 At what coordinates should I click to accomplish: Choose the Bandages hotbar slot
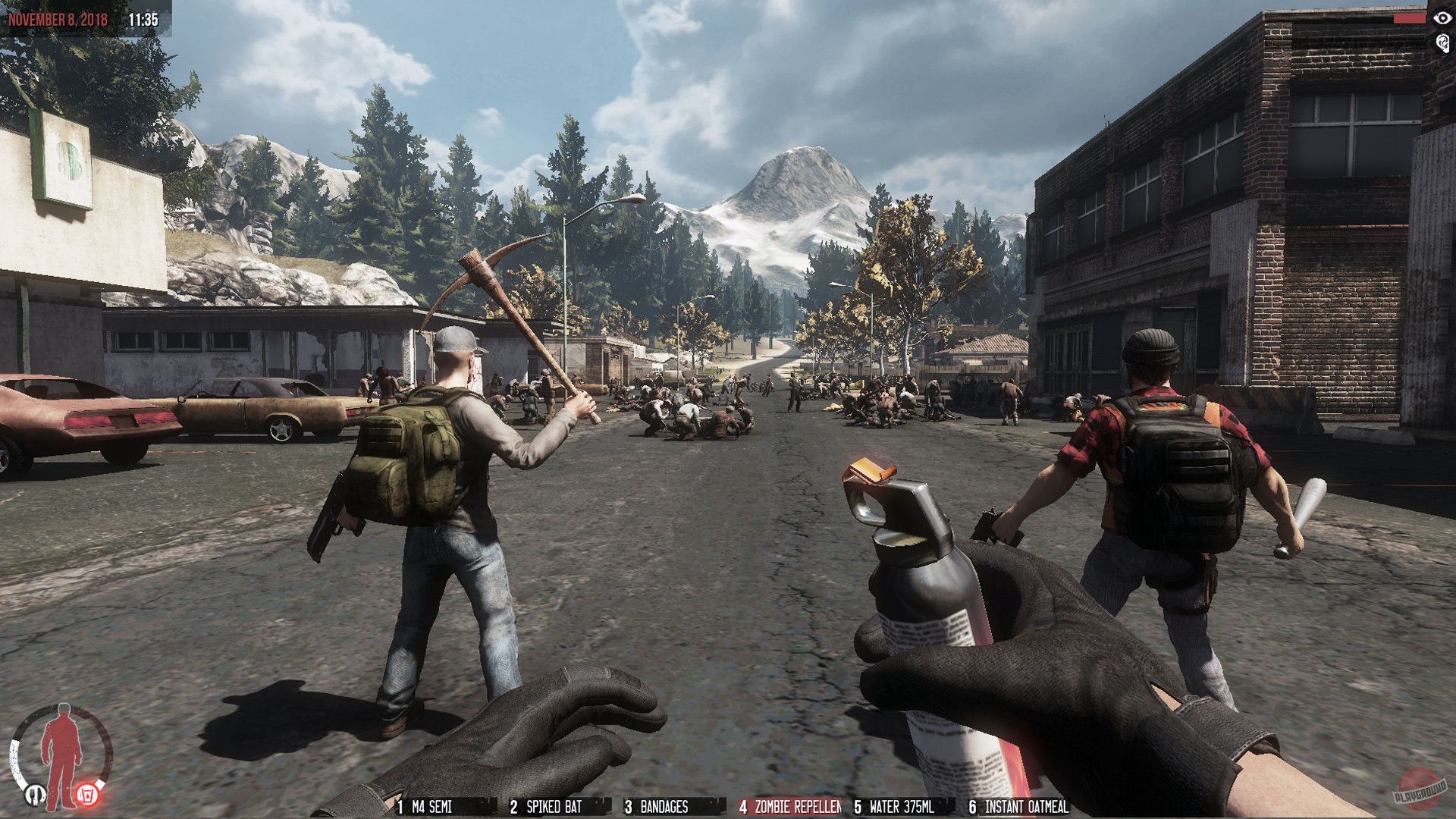[657, 808]
